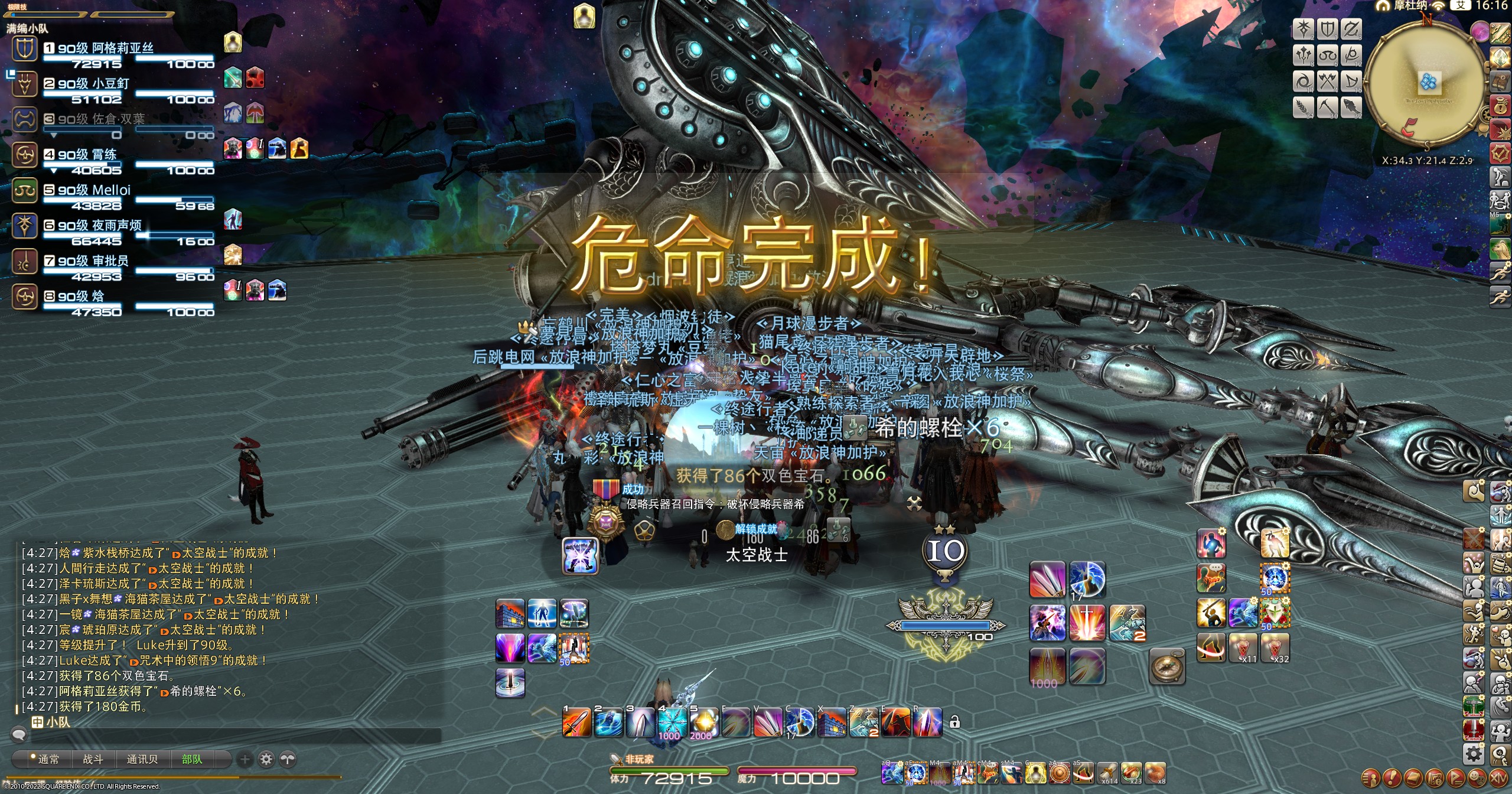
Task: Activate the golden gem ability in slot 5
Action: 704,722
